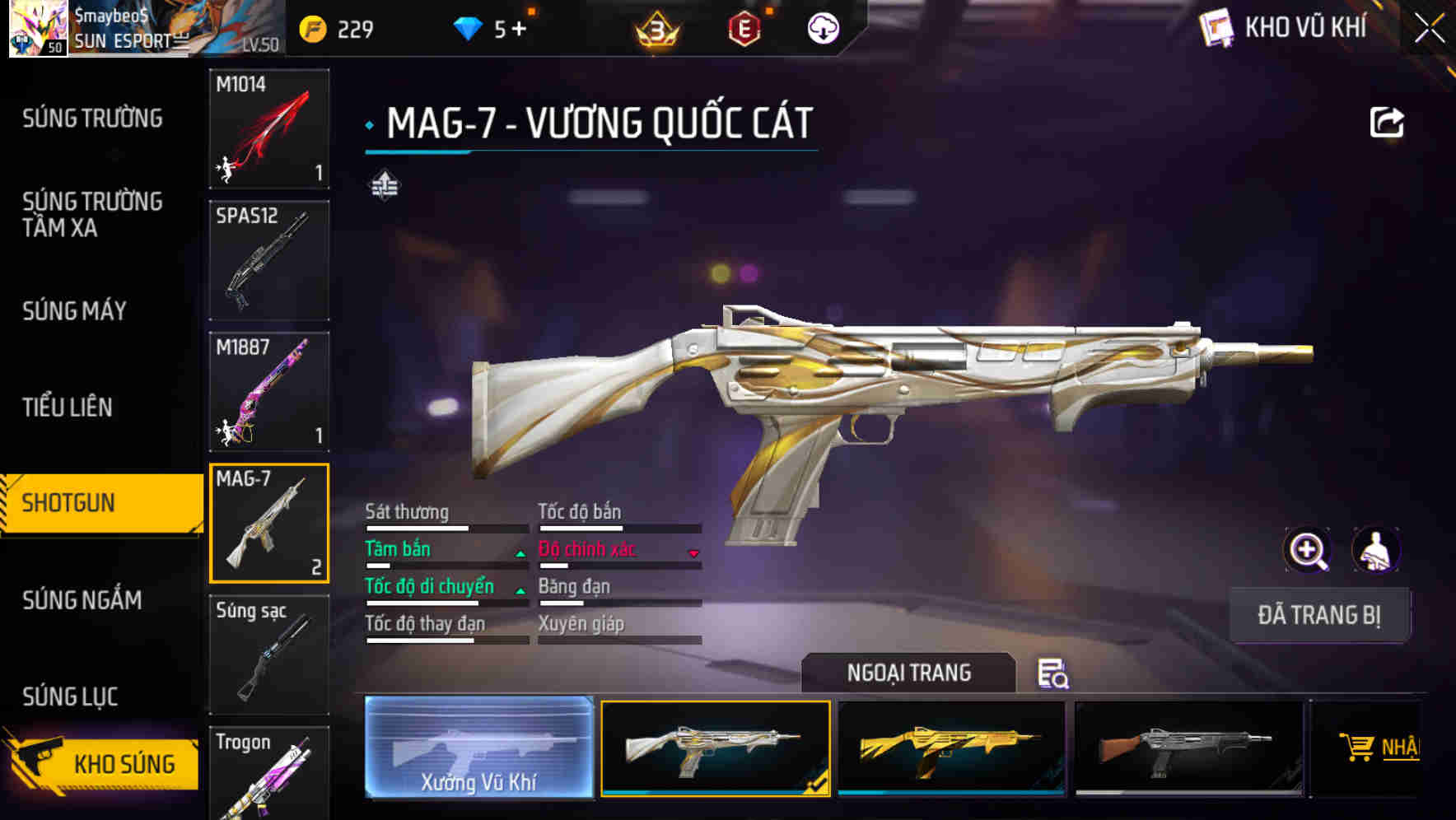Select the M1014 shotgun slot
1456x820 pixels.
pos(269,128)
